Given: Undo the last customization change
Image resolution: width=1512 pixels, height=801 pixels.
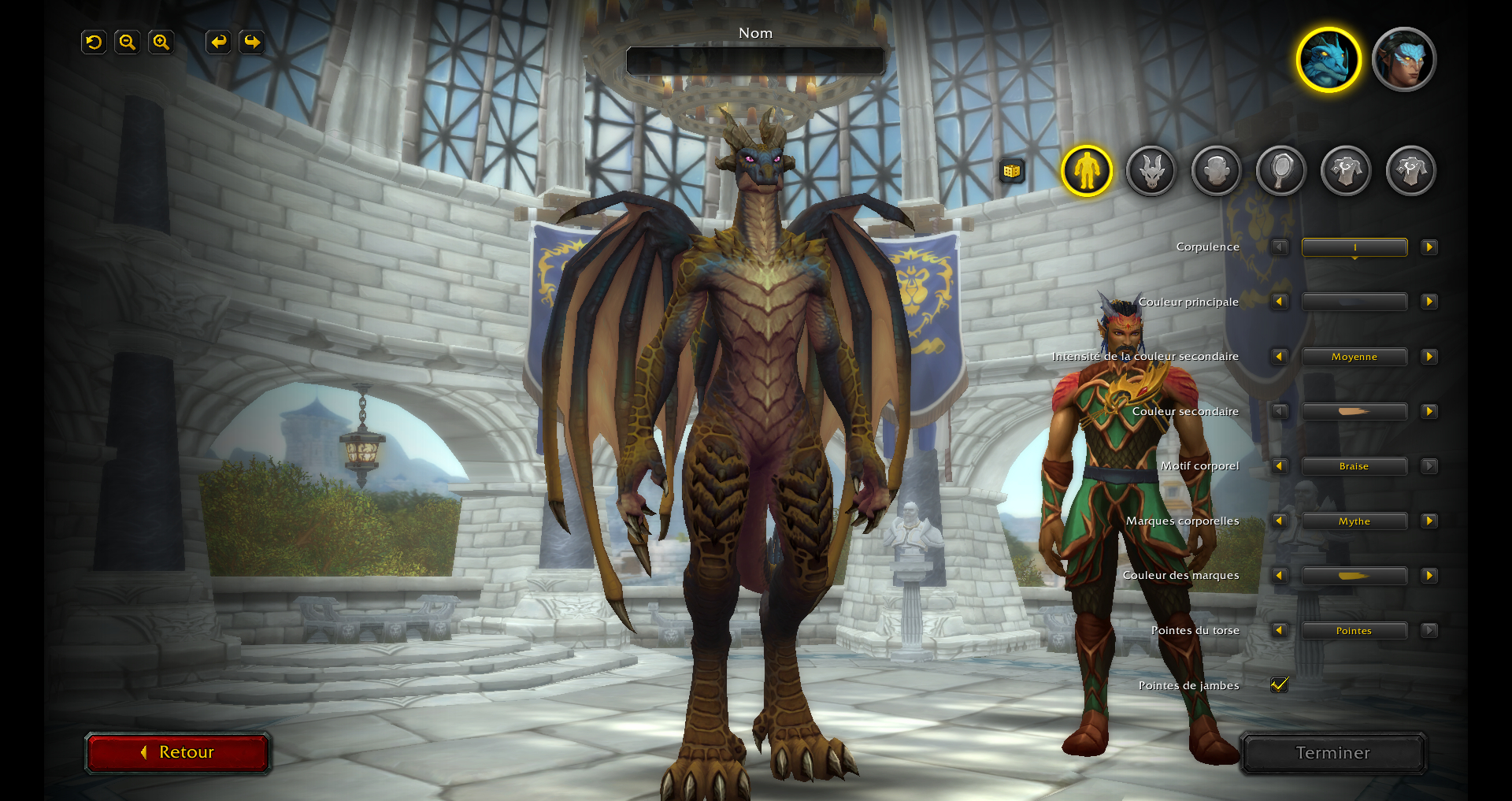Looking at the screenshot, I should click(x=218, y=43).
